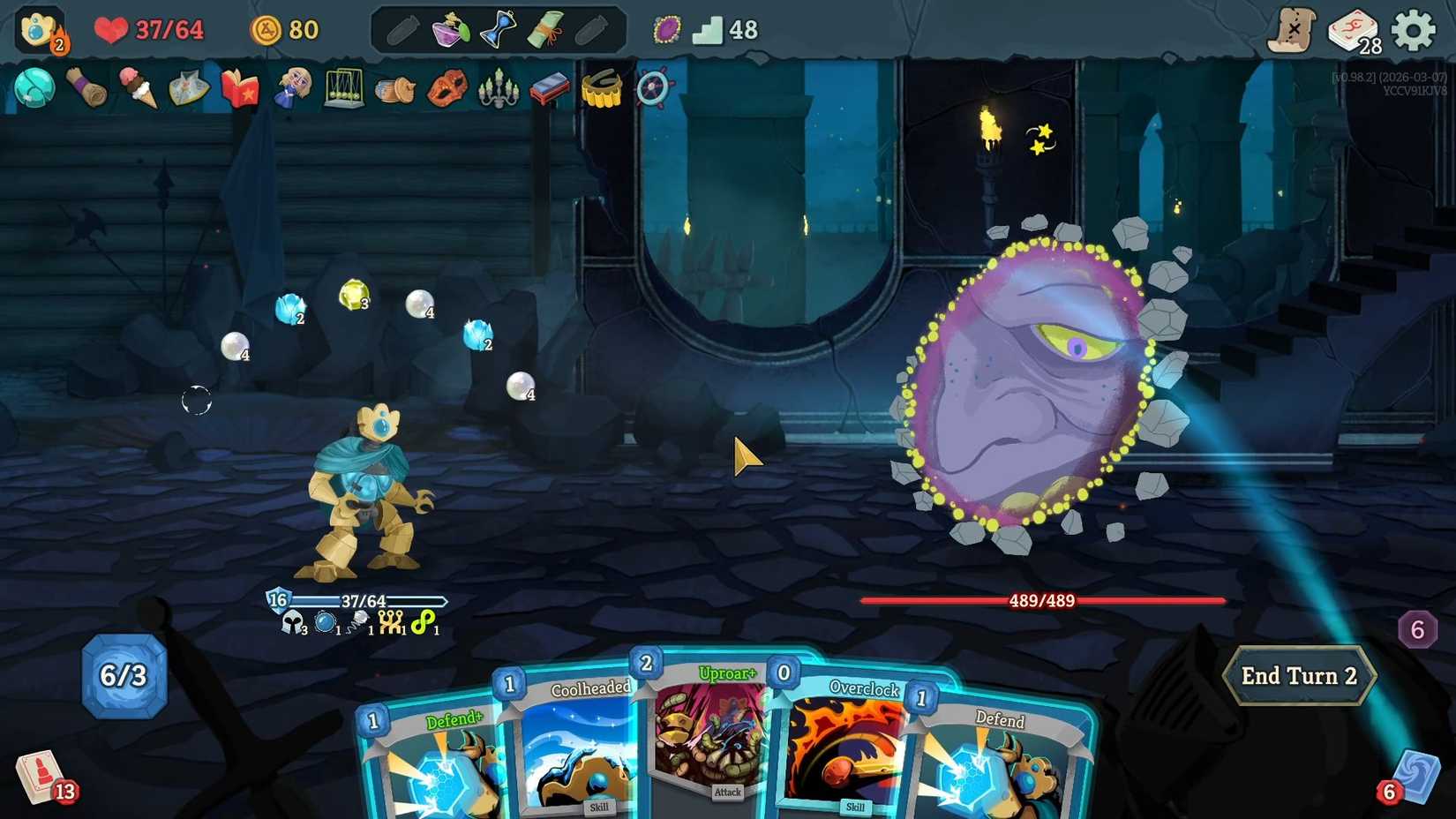Screen dimensions: 1456x819
Task: Inspect the ice cream cone relic
Action: [x=139, y=88]
